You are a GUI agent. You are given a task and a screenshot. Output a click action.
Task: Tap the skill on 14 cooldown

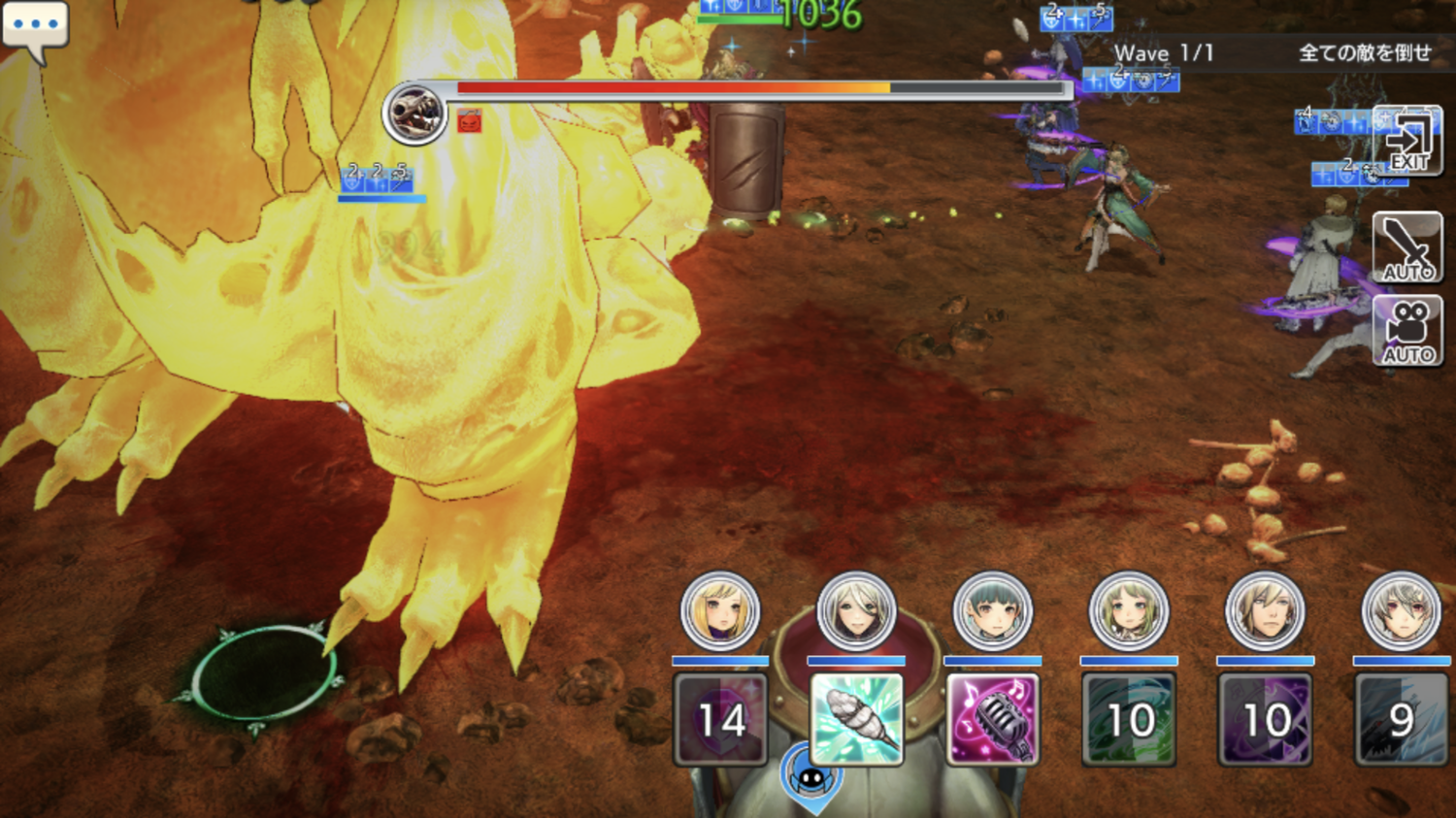pos(720,719)
